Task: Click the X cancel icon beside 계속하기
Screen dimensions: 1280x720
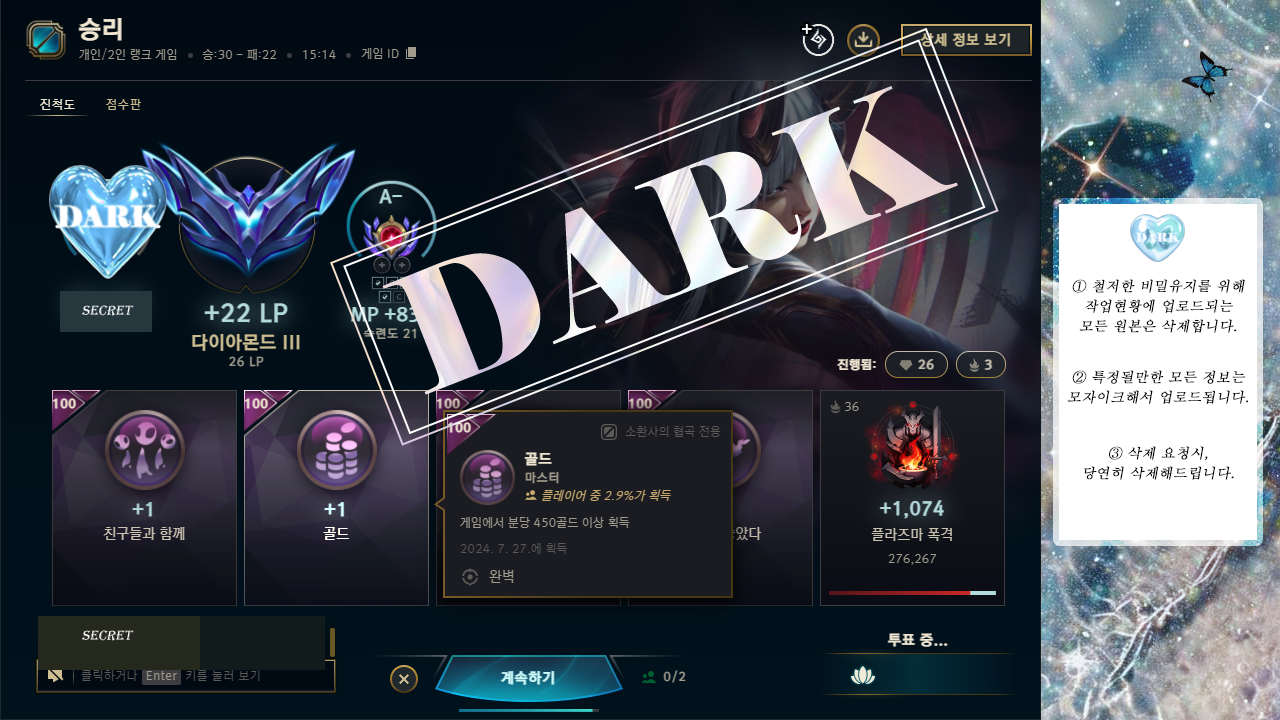Action: click(x=403, y=678)
